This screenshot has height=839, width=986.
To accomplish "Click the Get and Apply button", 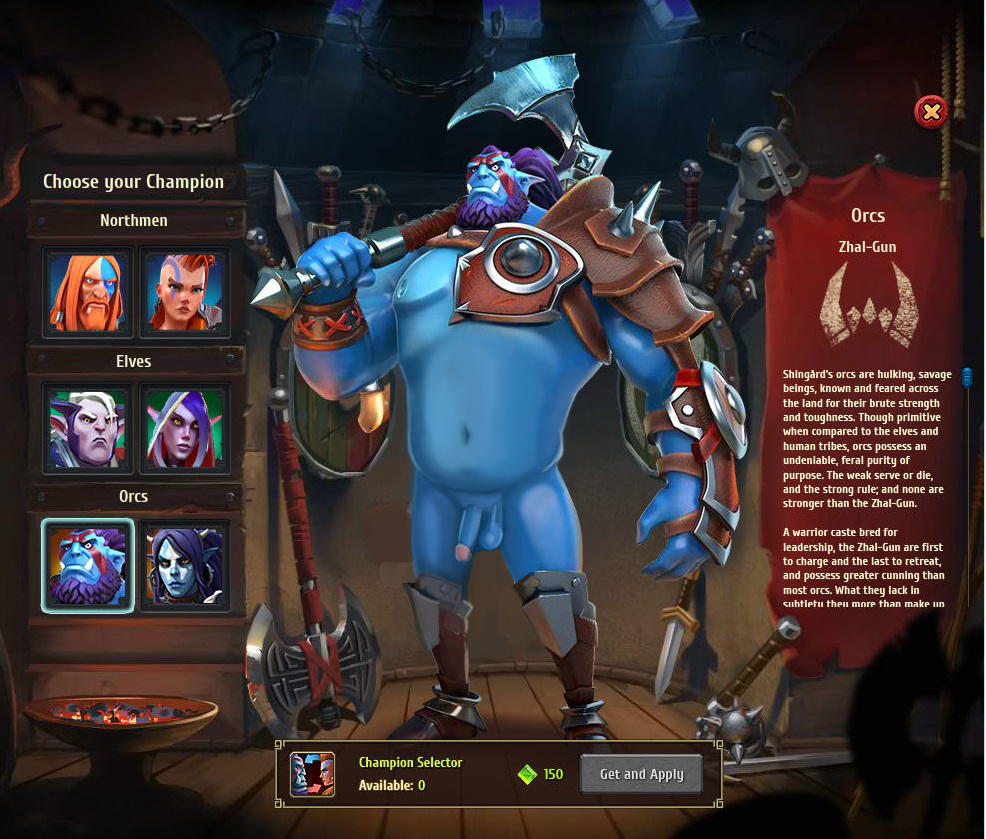I will coord(641,774).
